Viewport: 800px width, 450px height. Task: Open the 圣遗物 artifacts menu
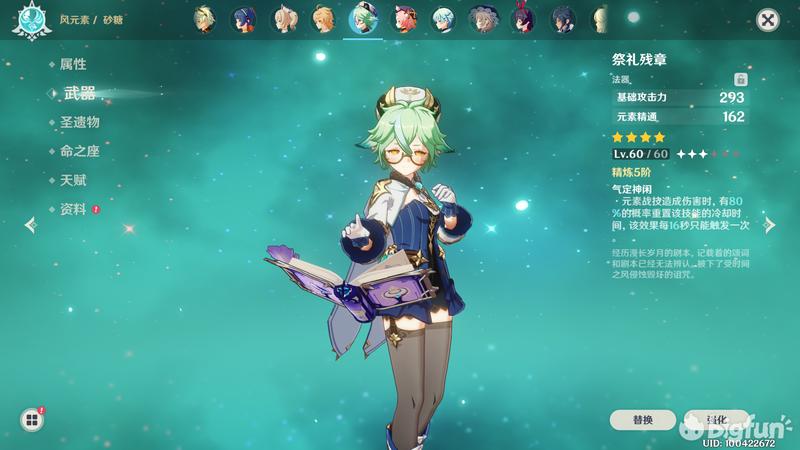click(80, 122)
